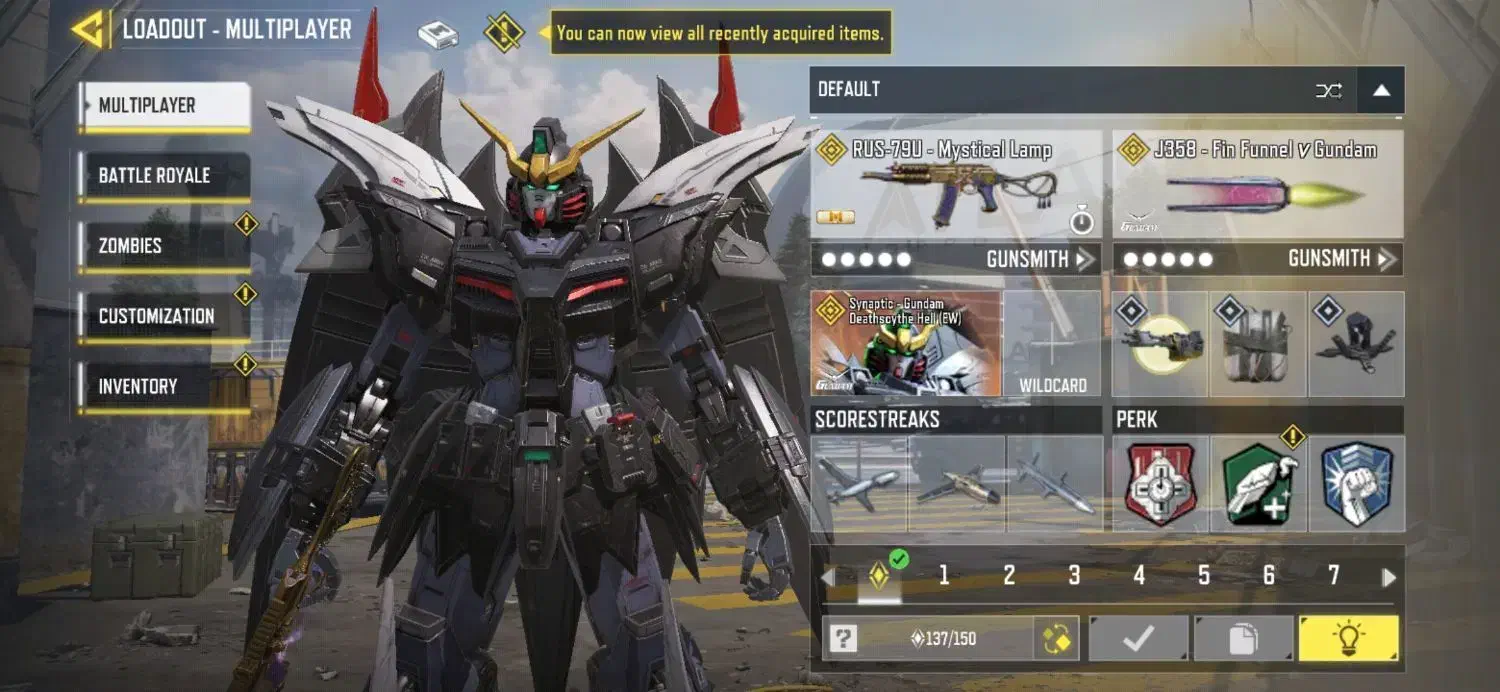Click the yellow lightbulb button

1348,638
